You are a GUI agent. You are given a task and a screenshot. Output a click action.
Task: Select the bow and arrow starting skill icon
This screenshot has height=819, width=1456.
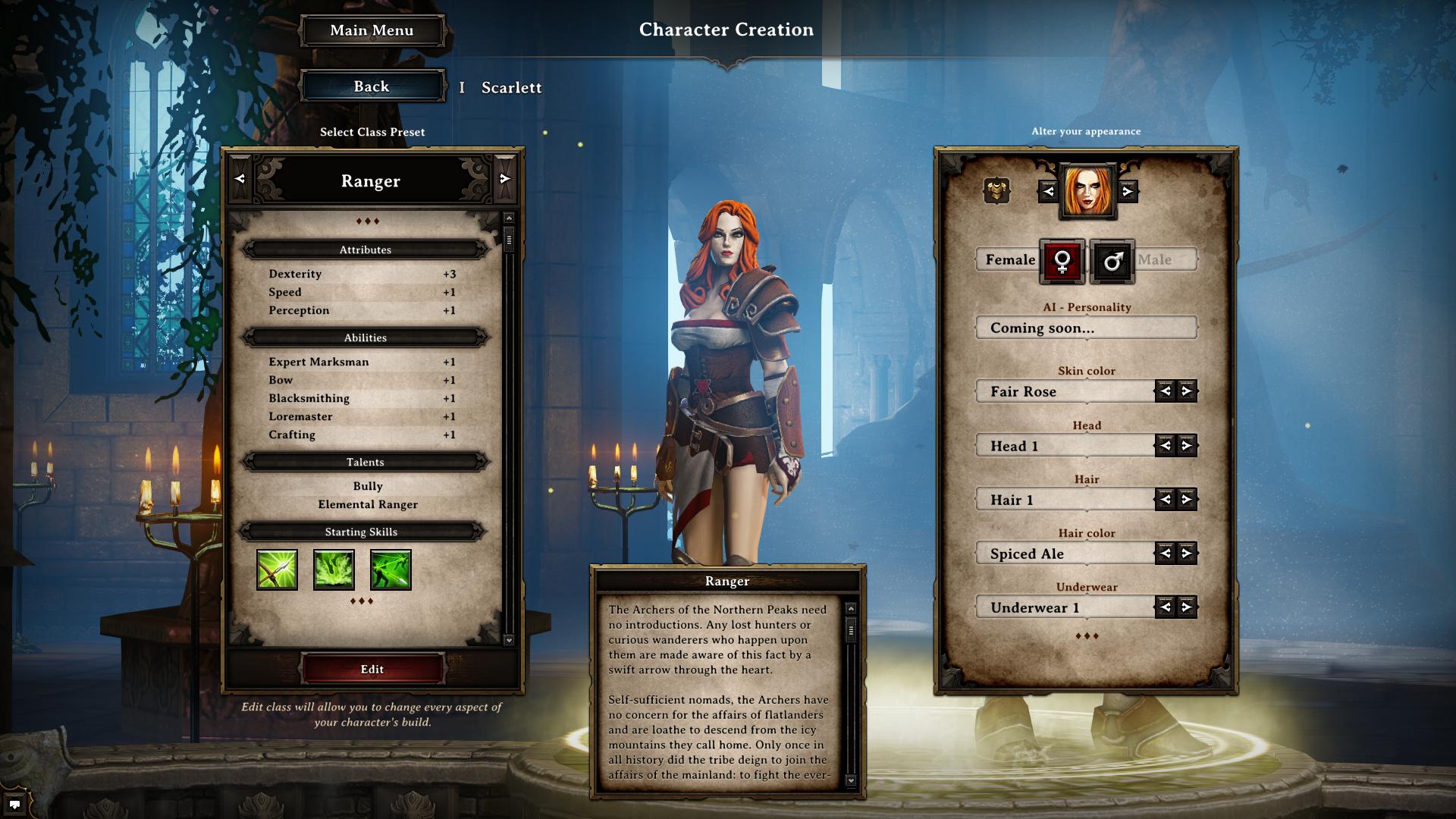point(277,570)
